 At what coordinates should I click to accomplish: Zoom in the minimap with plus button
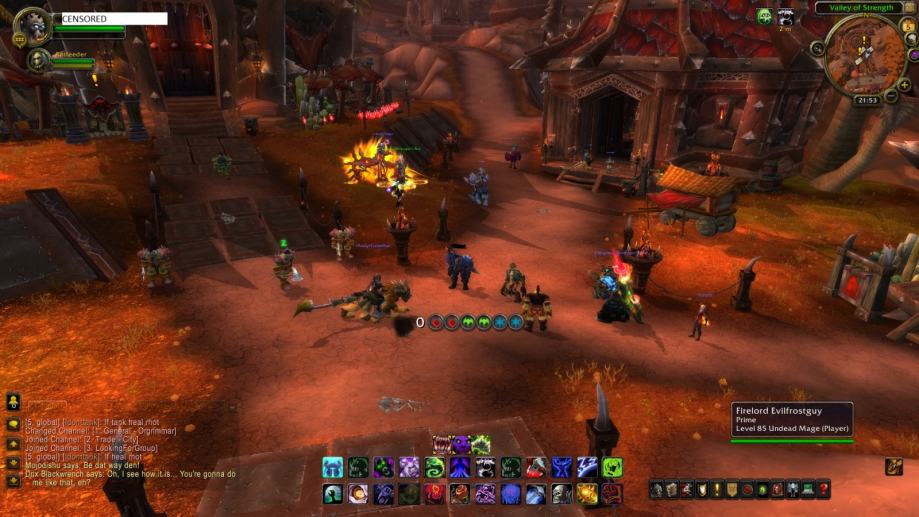(x=904, y=85)
